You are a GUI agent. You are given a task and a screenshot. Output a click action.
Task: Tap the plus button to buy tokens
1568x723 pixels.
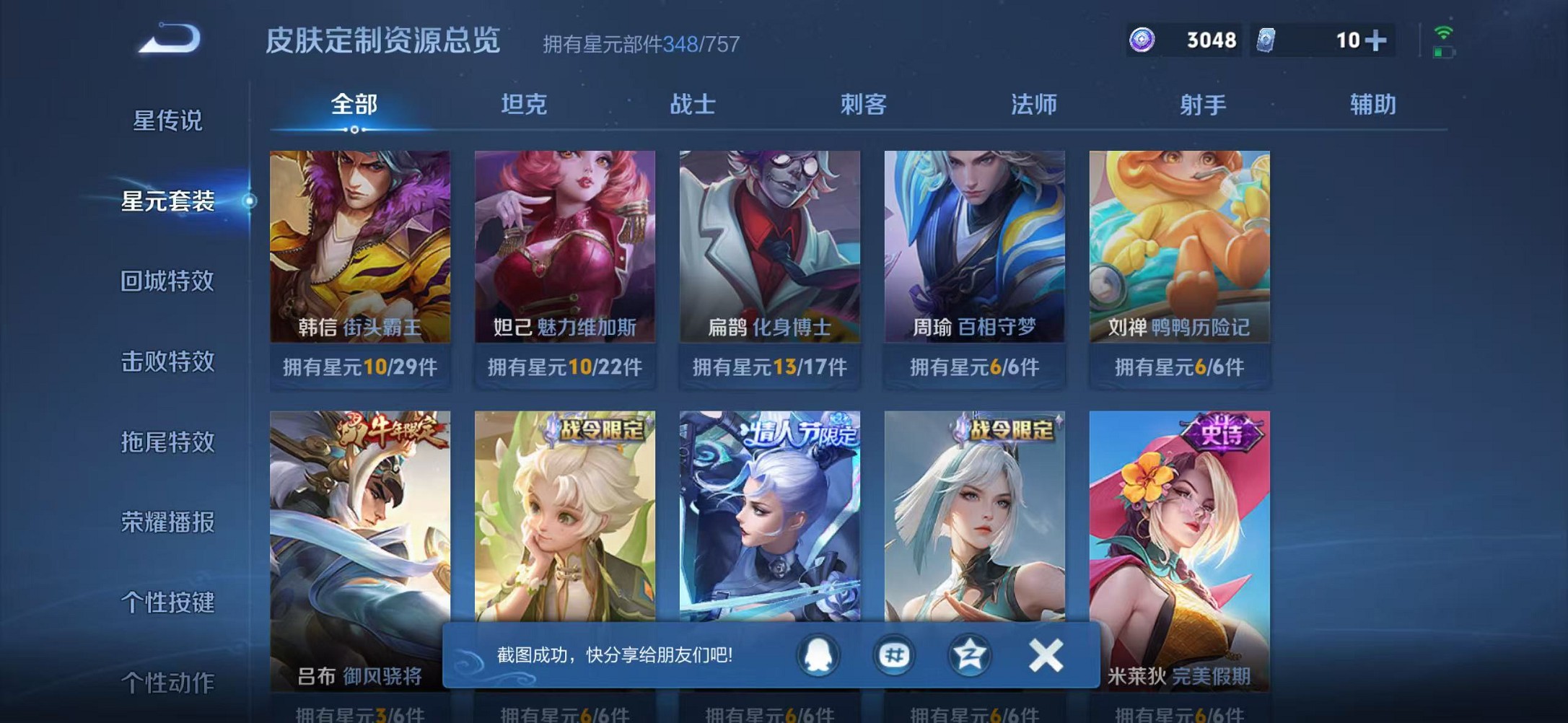click(x=1377, y=41)
